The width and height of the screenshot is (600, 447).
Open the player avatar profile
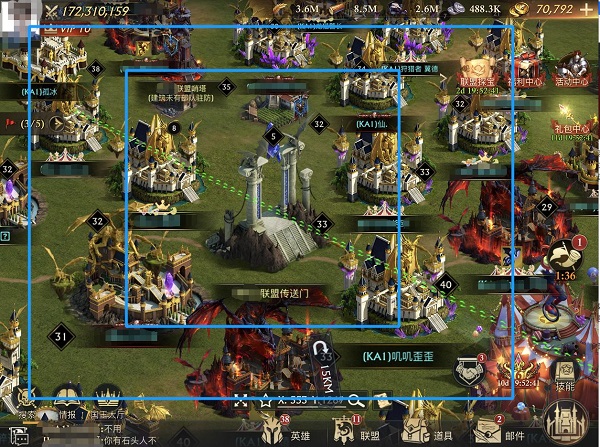pyautogui.click(x=17, y=20)
